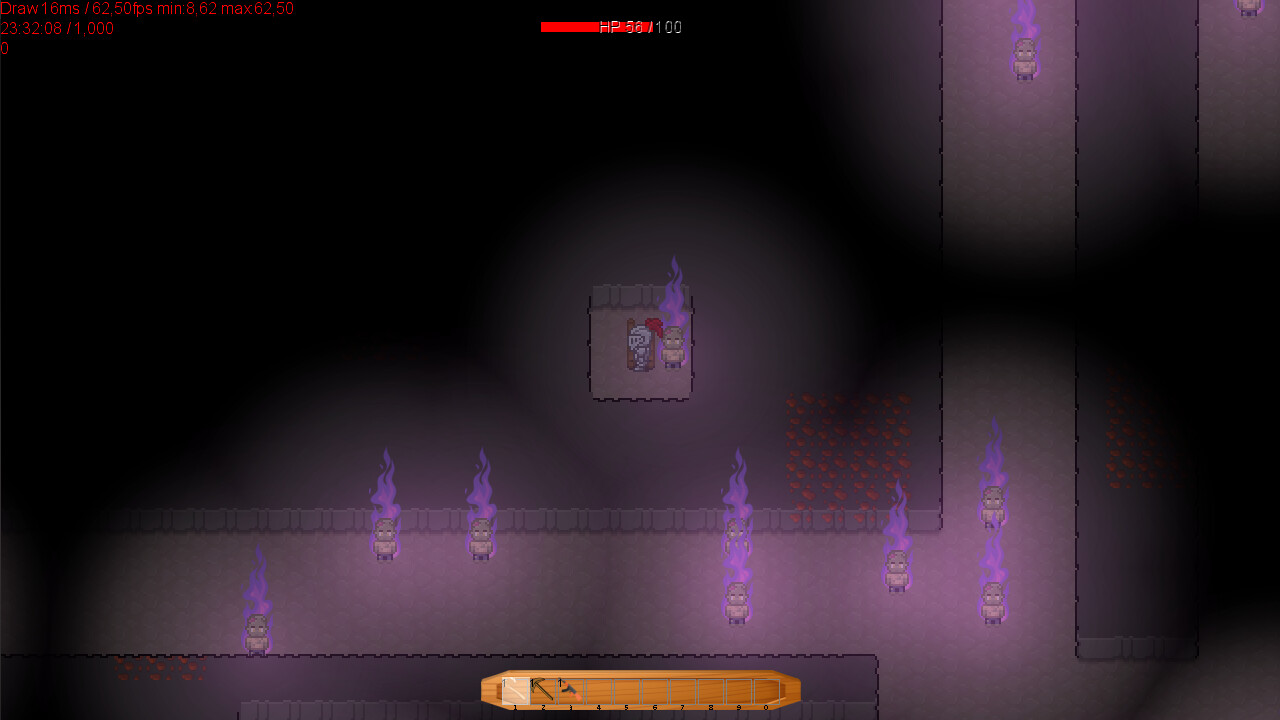Image resolution: width=1280 pixels, height=720 pixels.
Task: Click the zombie standing beside the player
Action: (x=671, y=350)
